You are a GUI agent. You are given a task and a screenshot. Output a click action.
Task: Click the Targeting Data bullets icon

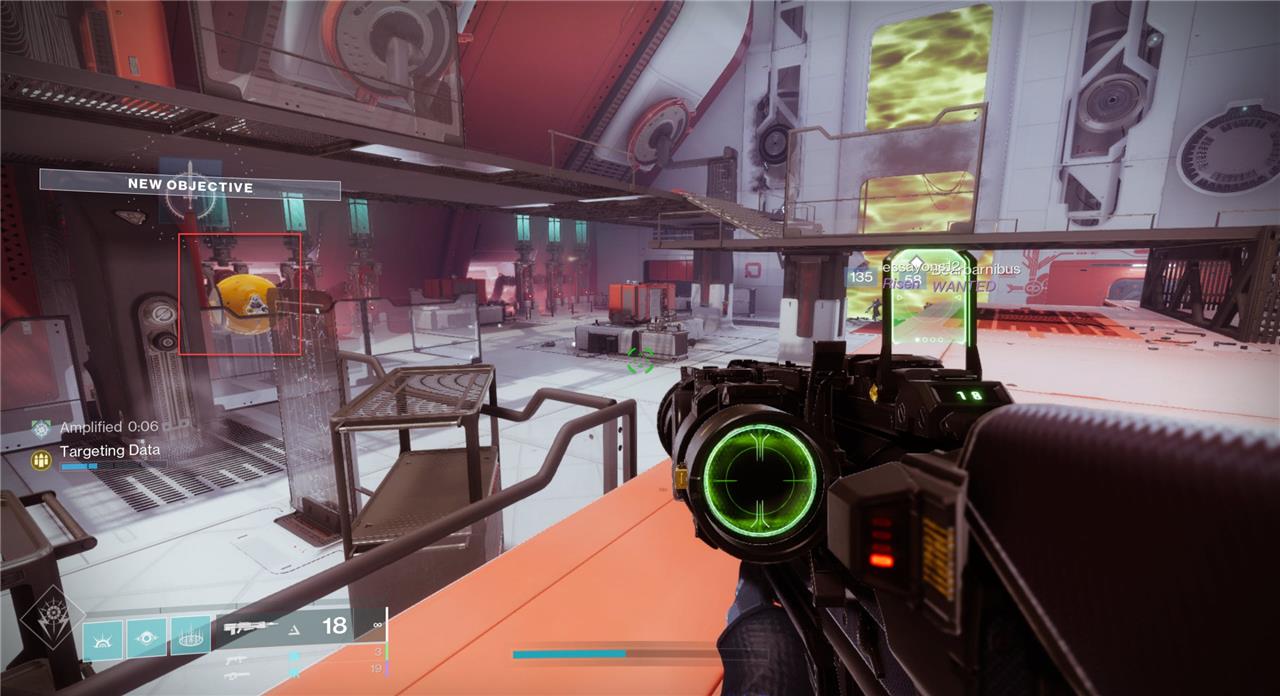coord(40,459)
